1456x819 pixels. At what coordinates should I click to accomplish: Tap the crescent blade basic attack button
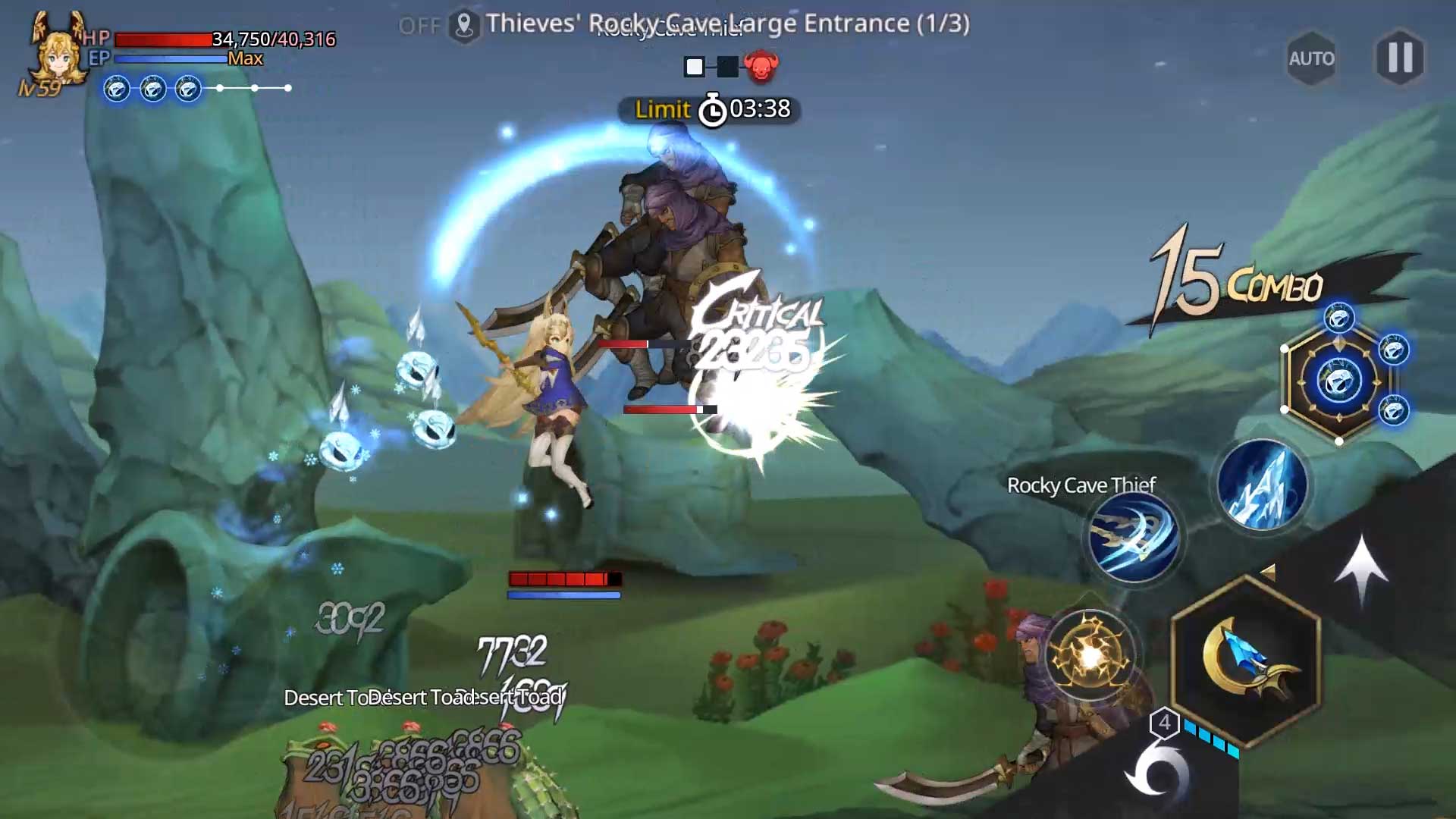click(1246, 657)
